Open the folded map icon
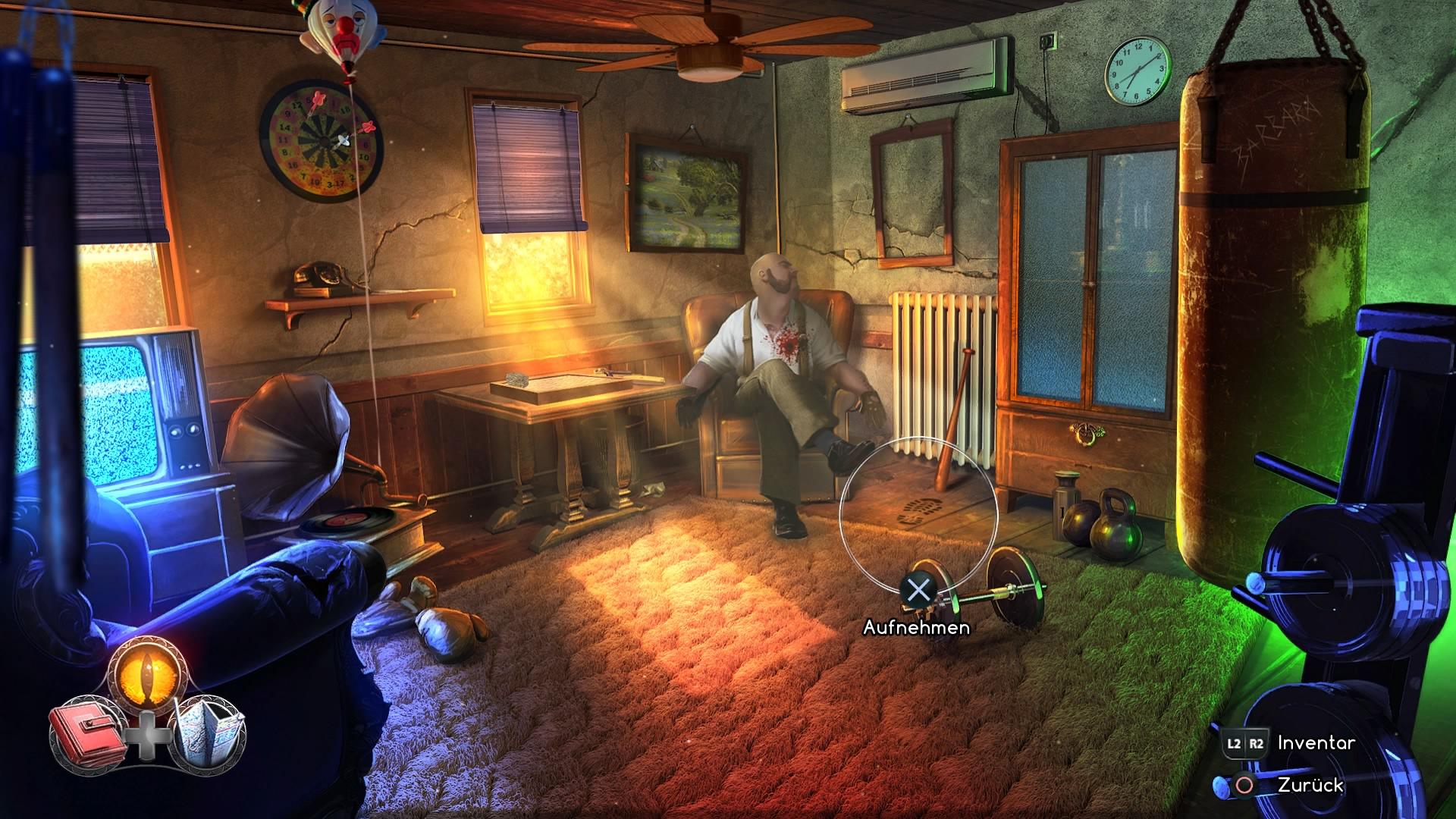The height and width of the screenshot is (819, 1456). tap(208, 730)
